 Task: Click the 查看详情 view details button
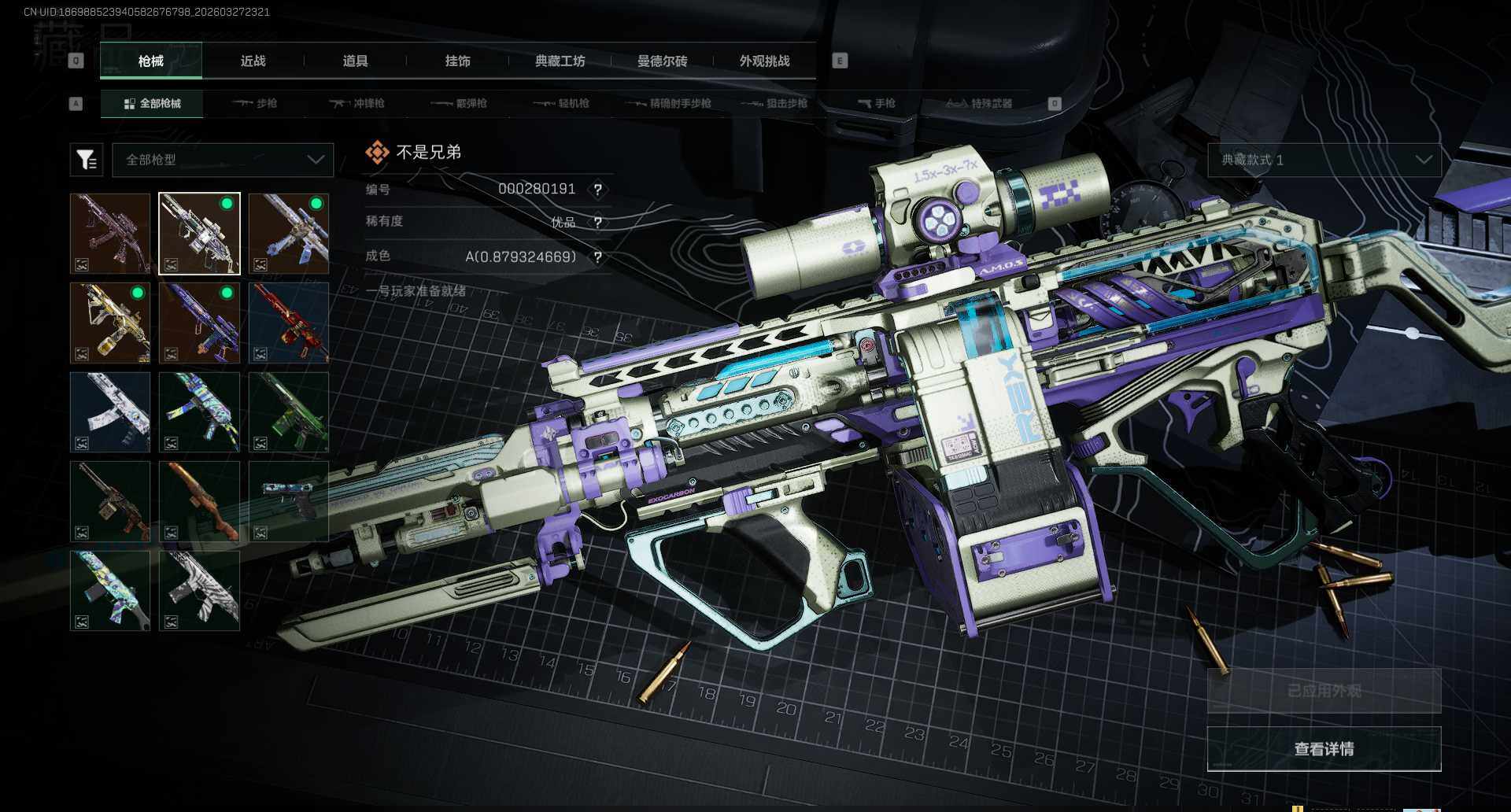[1324, 748]
